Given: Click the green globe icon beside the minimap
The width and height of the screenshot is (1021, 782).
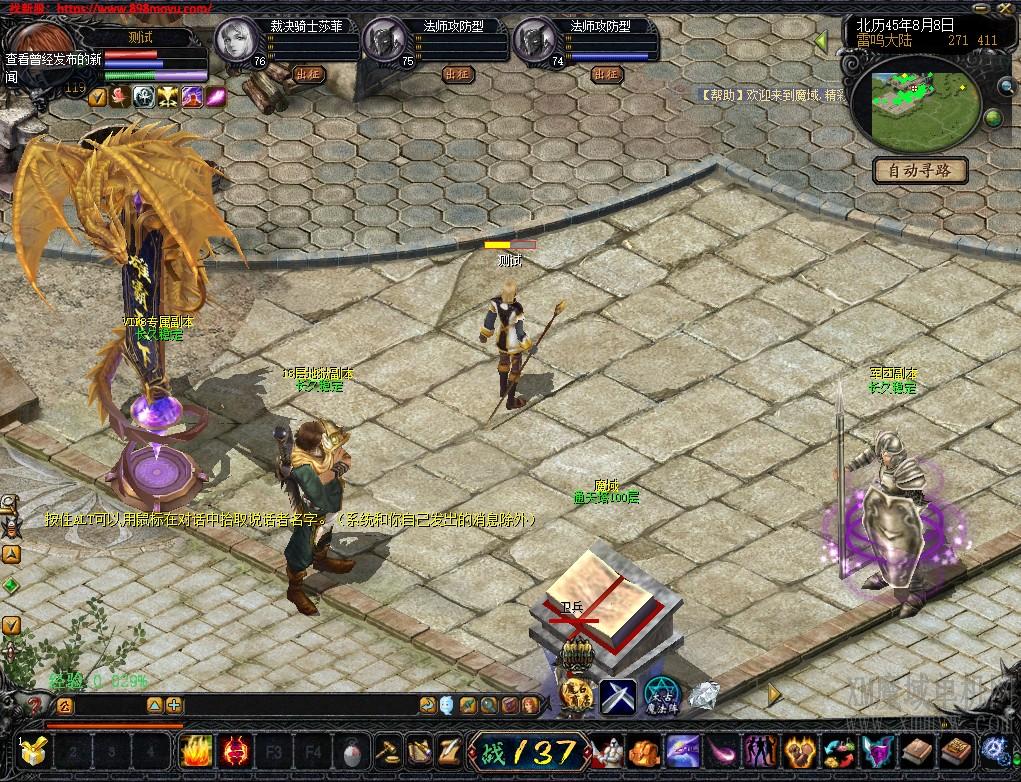Looking at the screenshot, I should tap(993, 118).
